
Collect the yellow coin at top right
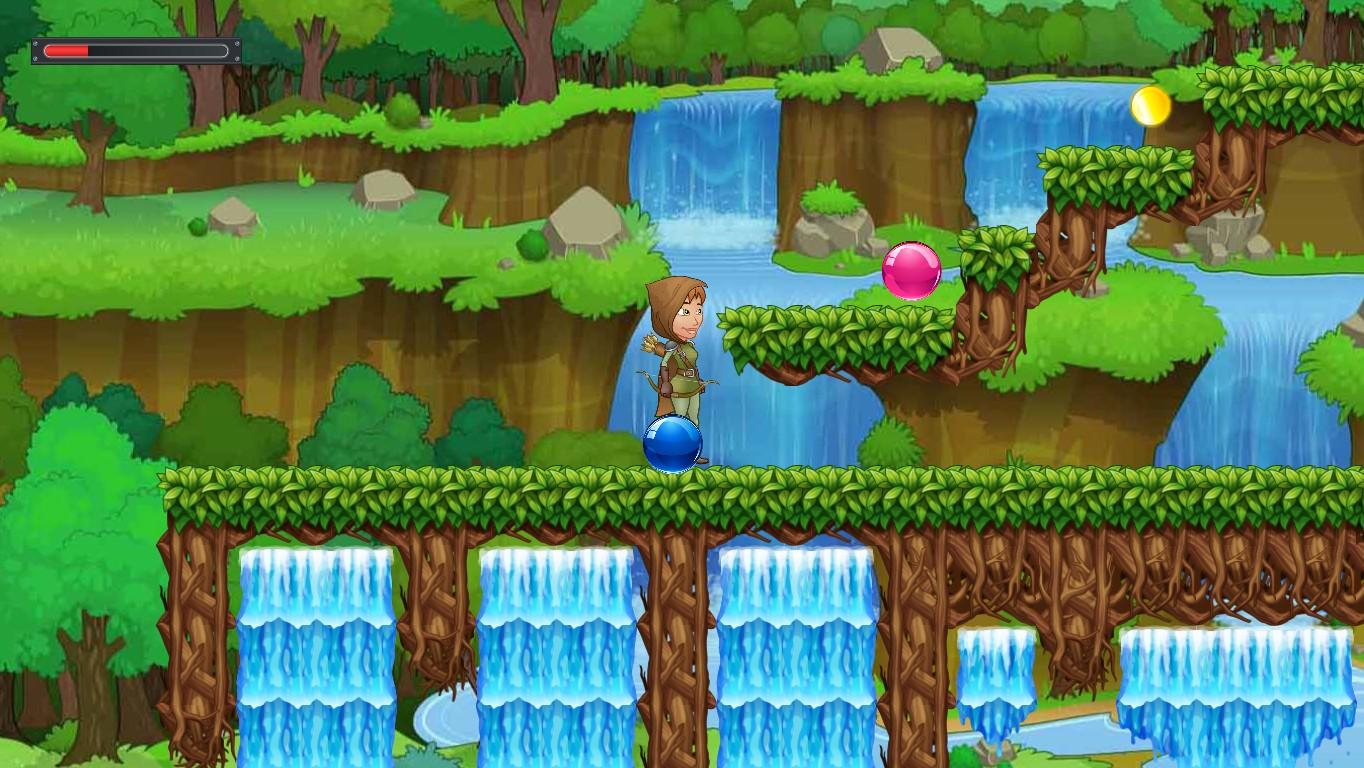[x=1149, y=106]
